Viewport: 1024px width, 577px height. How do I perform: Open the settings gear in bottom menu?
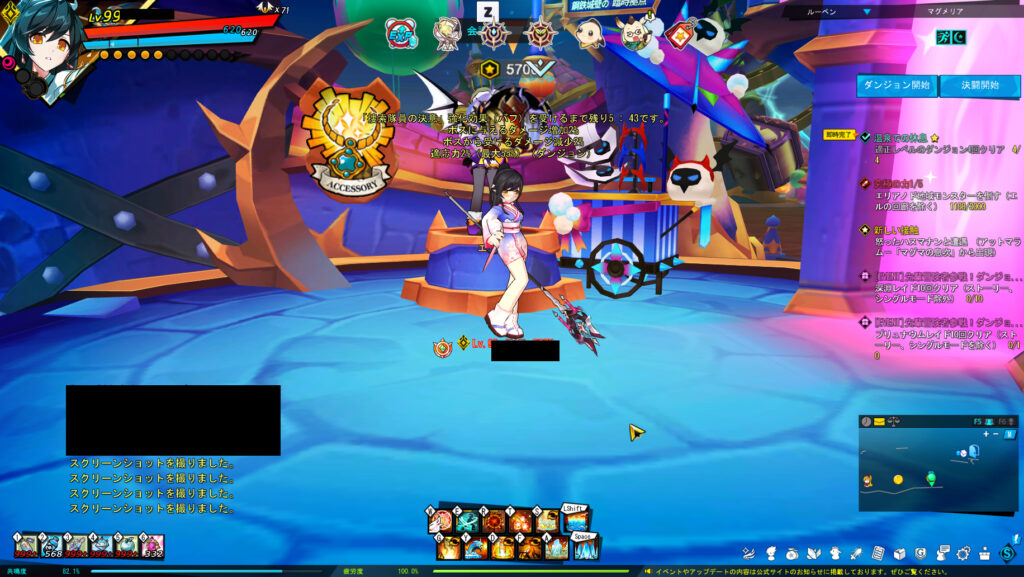[963, 552]
